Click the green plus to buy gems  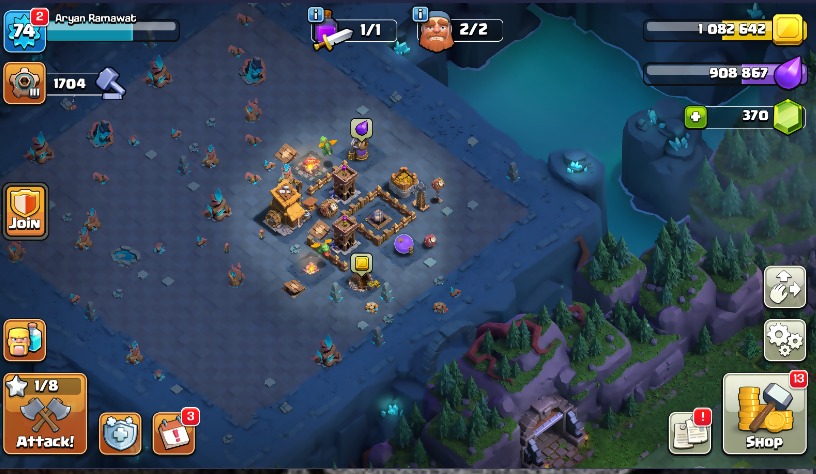[696, 117]
